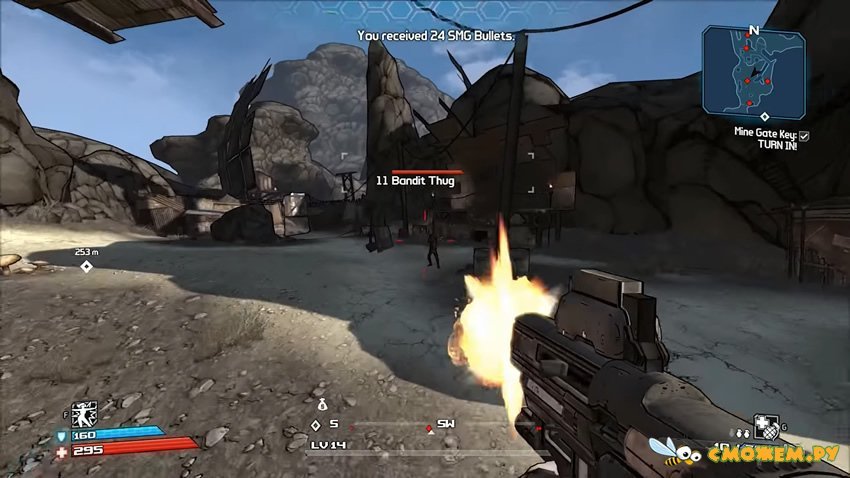Click the 253 m waypoint diamond marker
The width and height of the screenshot is (850, 478).
(x=86, y=266)
